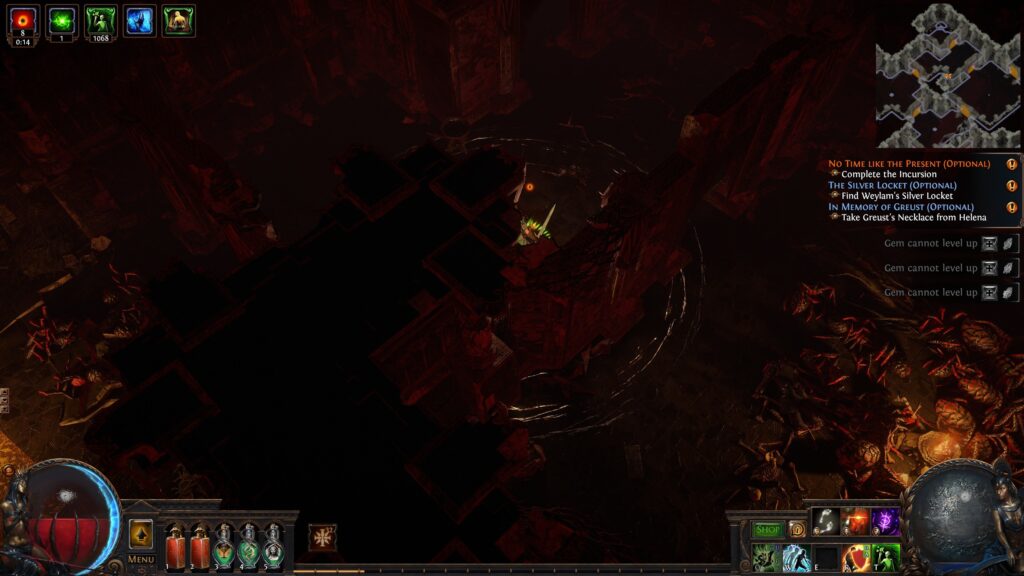This screenshot has height=576, width=1024.
Task: Open the Menu button
Action: tap(141, 559)
